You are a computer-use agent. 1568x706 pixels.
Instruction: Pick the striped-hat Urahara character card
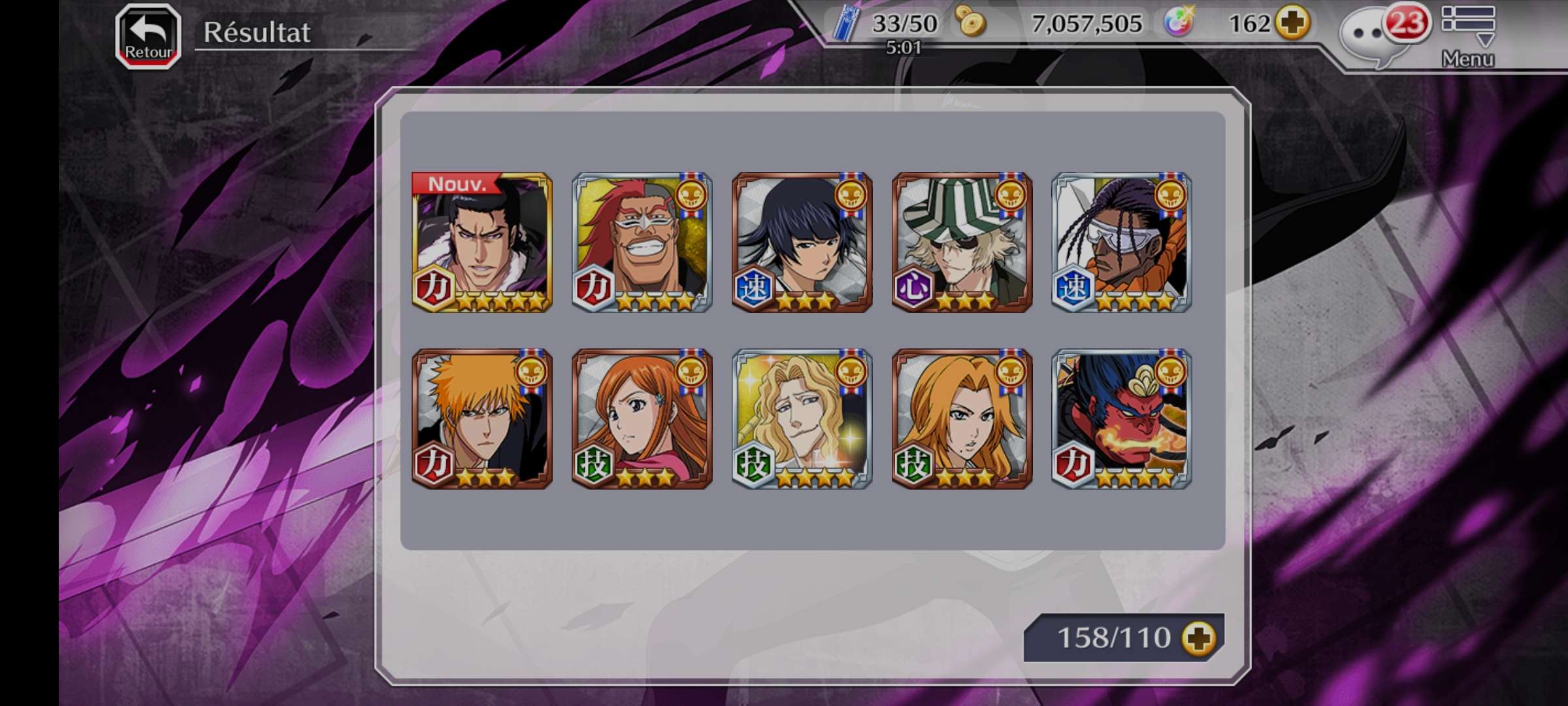962,243
